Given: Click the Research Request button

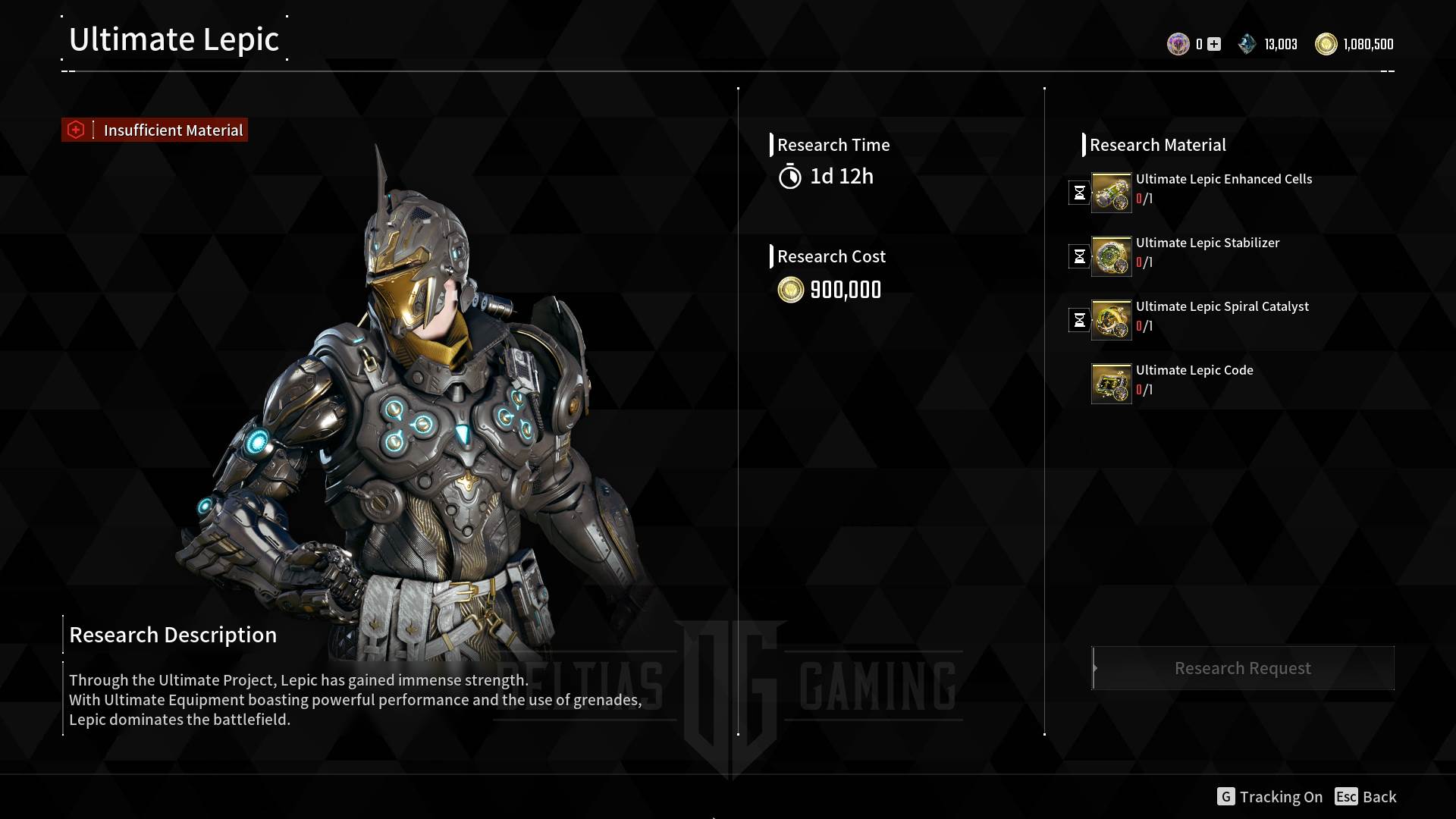Looking at the screenshot, I should coord(1242,668).
